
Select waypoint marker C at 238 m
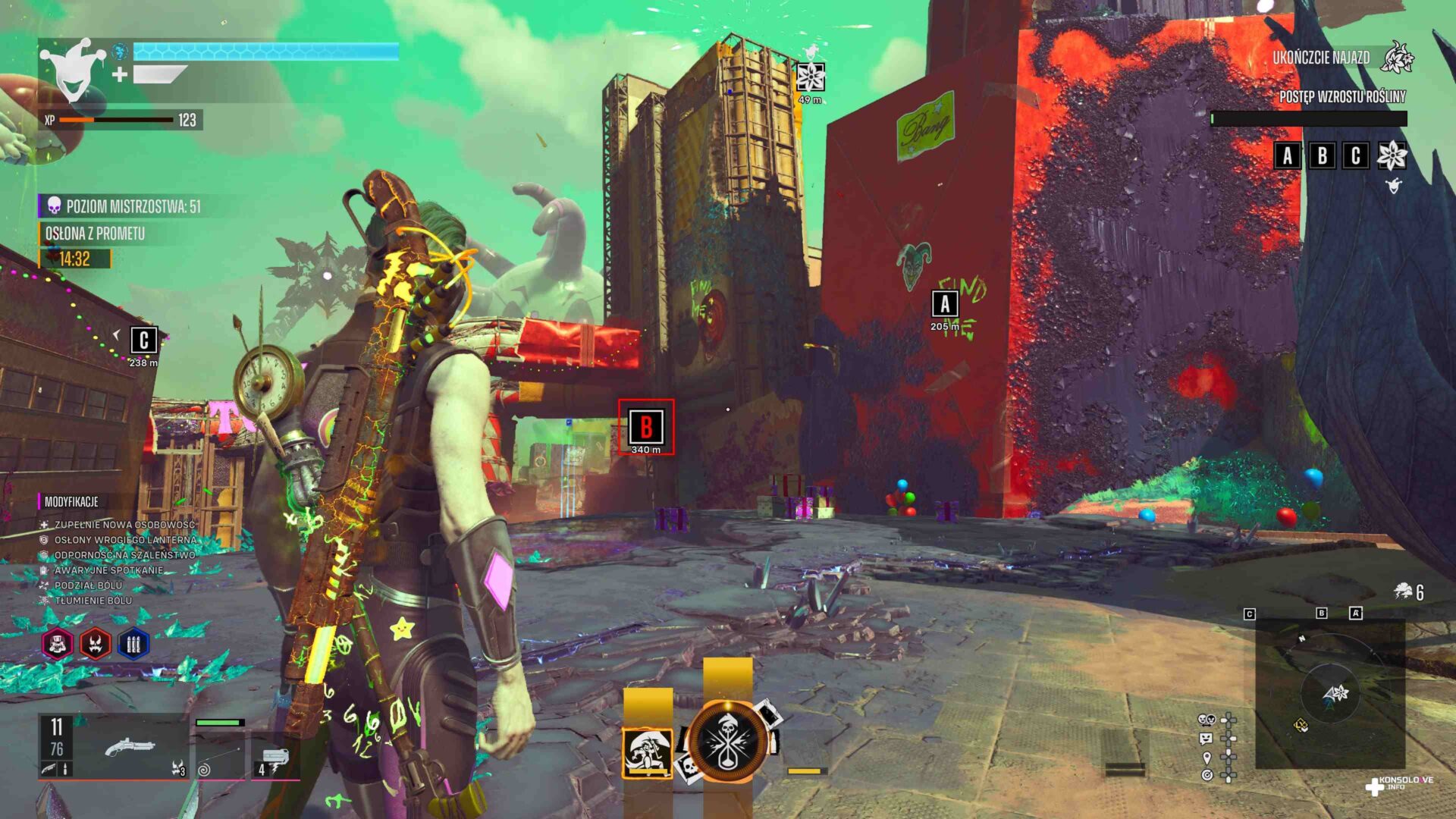[x=143, y=340]
